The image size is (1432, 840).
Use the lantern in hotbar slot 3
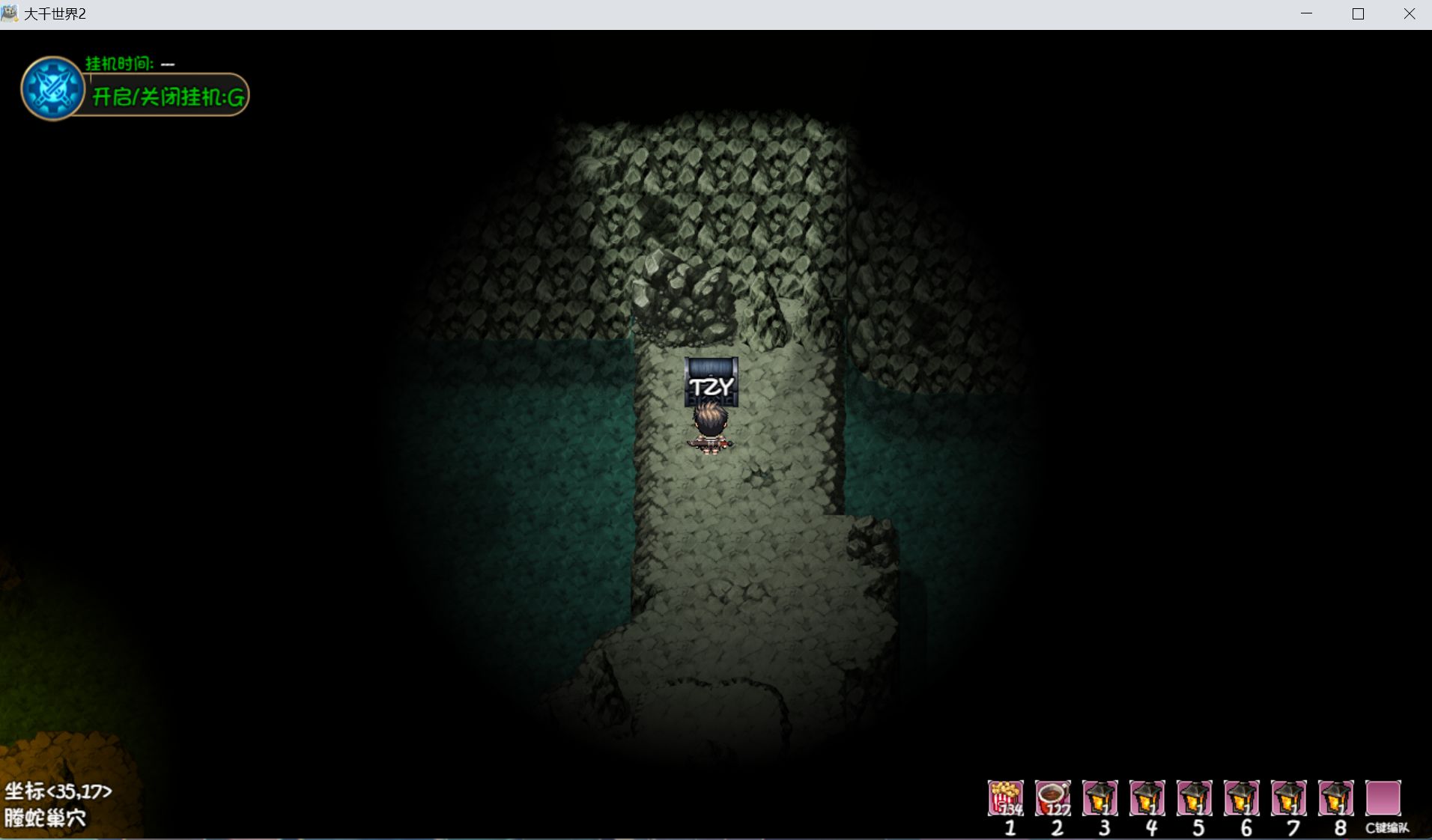click(x=1100, y=798)
